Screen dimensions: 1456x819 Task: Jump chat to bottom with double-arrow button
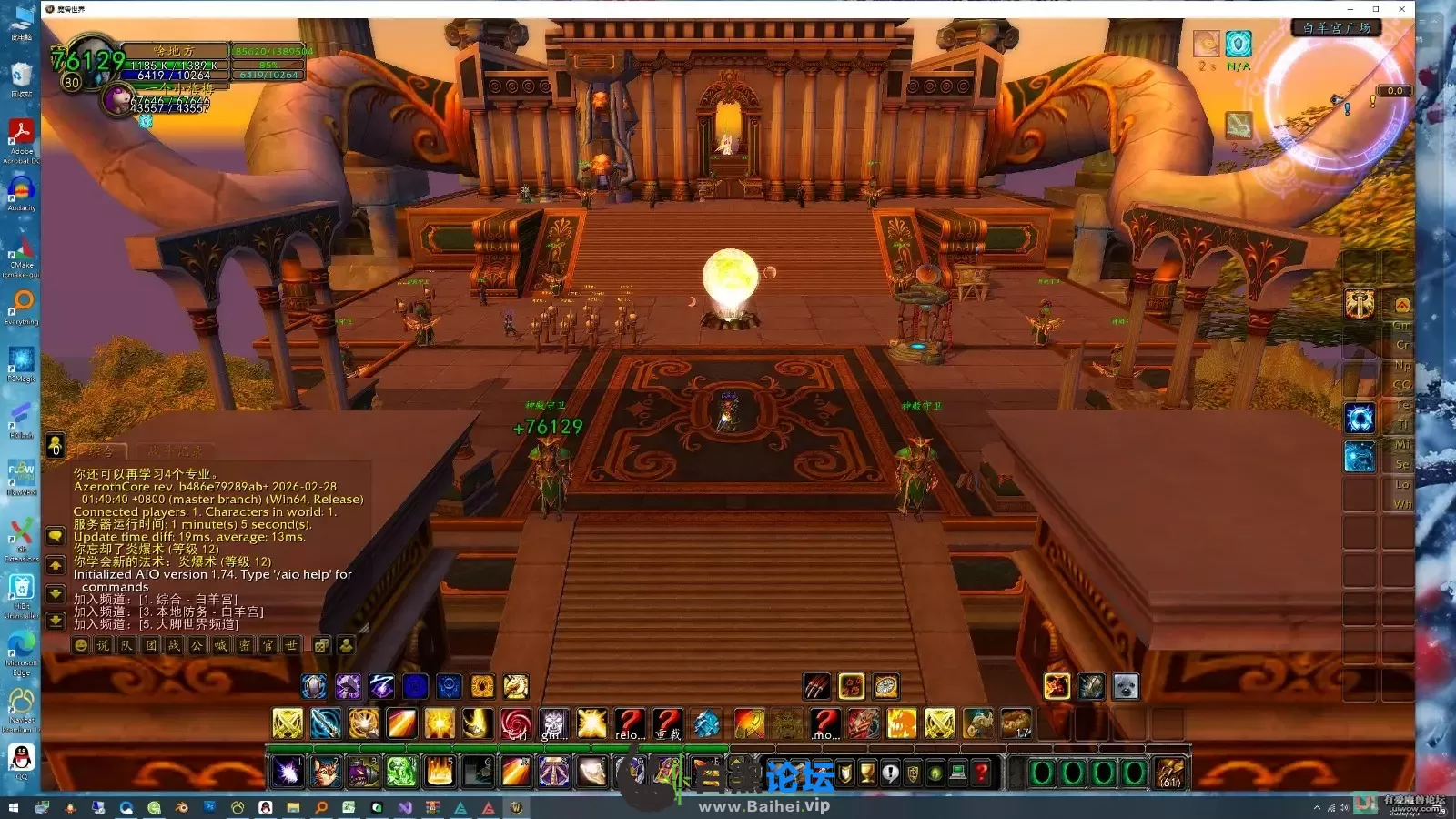coord(56,621)
